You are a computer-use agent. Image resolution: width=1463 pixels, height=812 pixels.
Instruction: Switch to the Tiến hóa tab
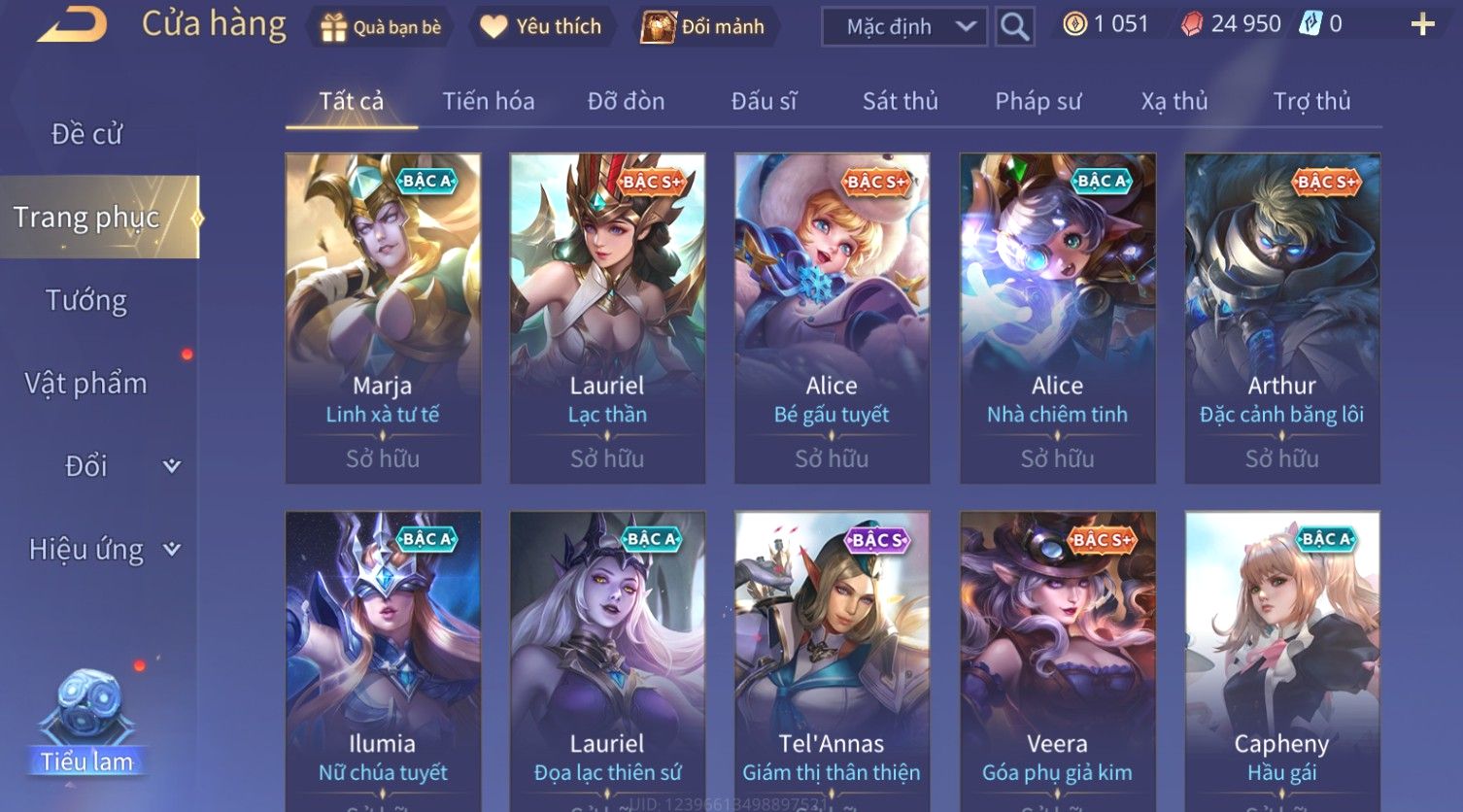coord(488,101)
